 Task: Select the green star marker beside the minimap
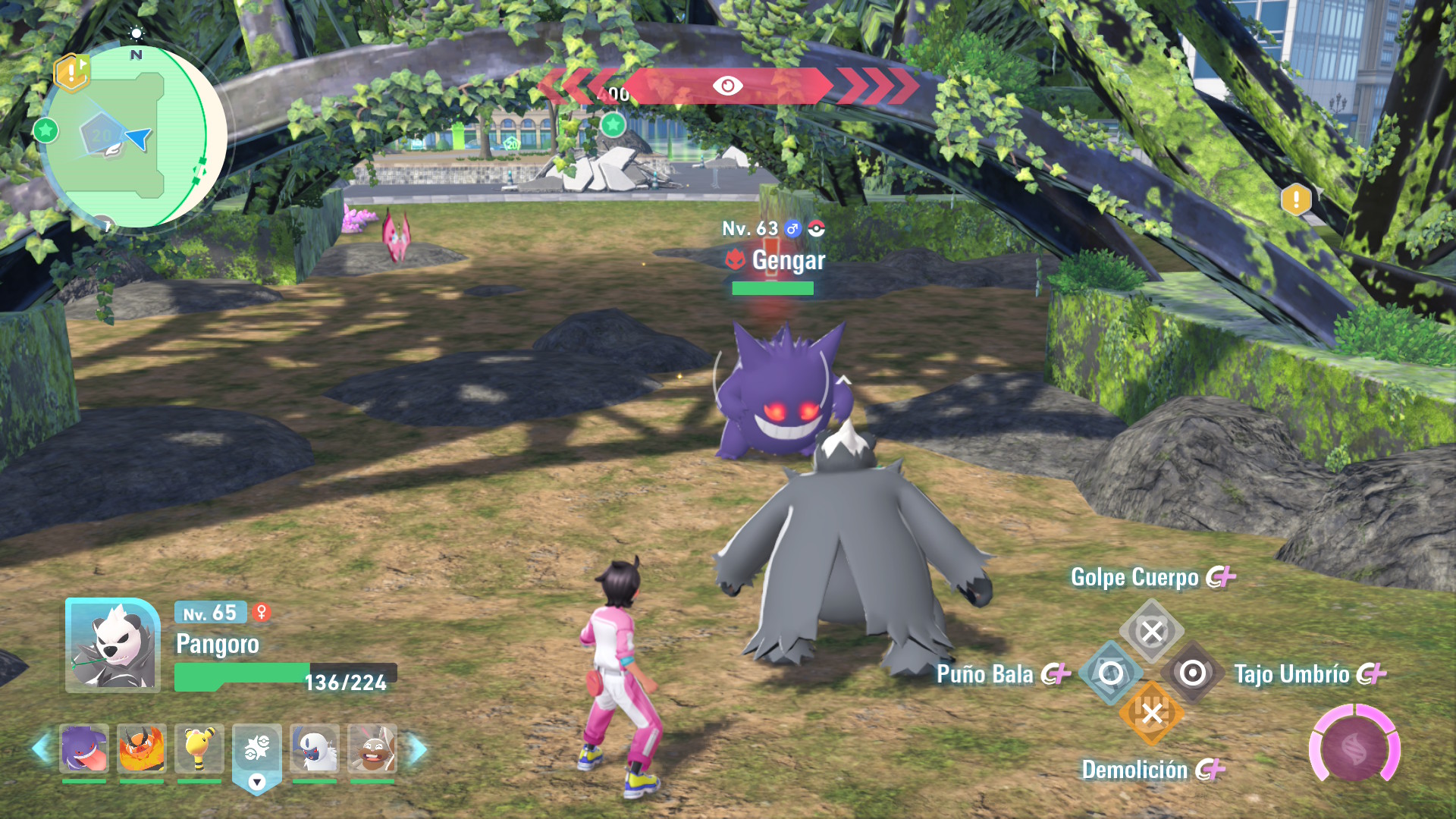(45, 130)
